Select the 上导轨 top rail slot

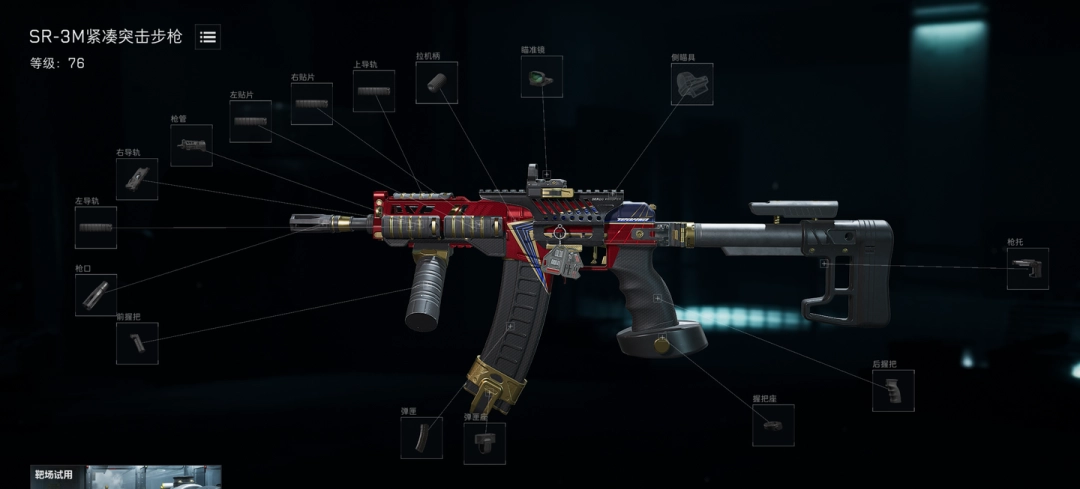pos(374,91)
